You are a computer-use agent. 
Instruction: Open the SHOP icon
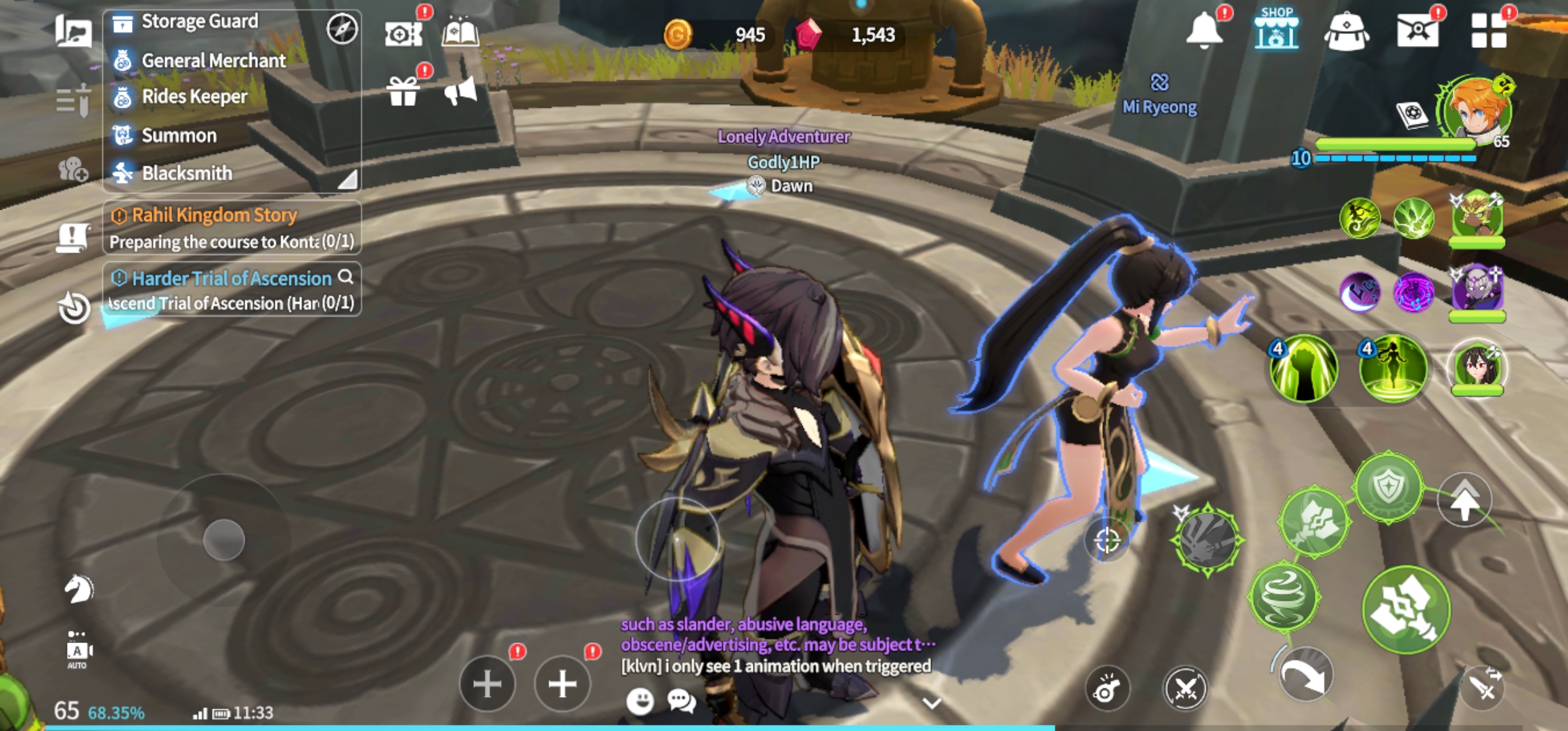1276,30
